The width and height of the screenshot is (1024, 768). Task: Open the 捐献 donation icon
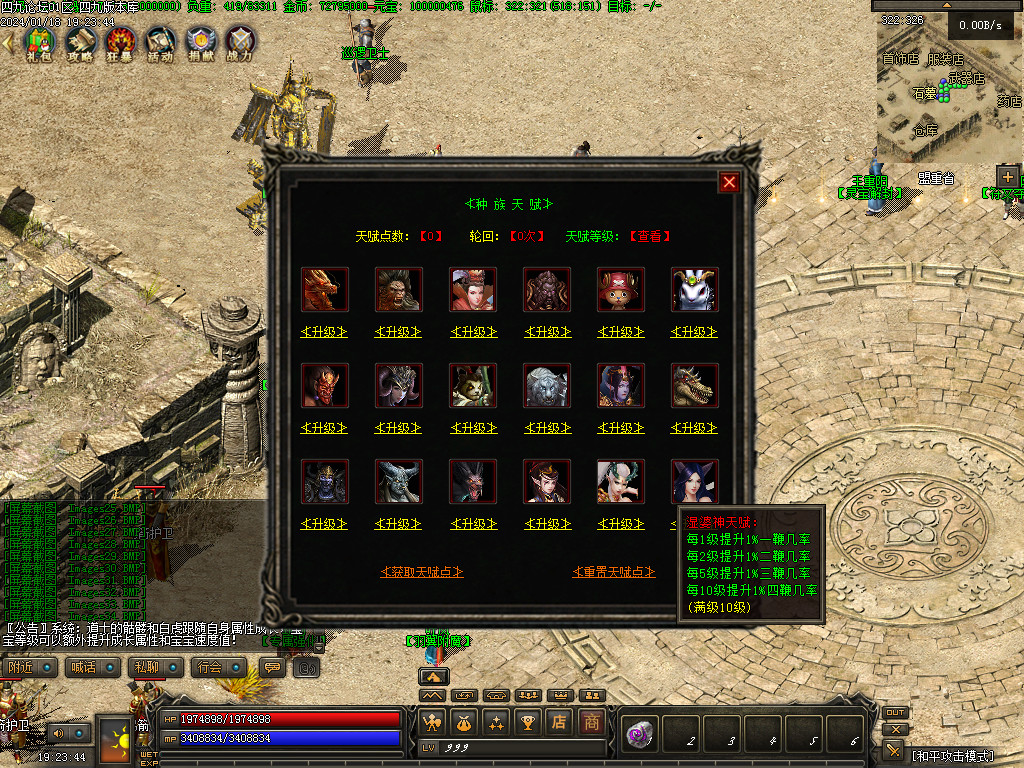(200, 43)
